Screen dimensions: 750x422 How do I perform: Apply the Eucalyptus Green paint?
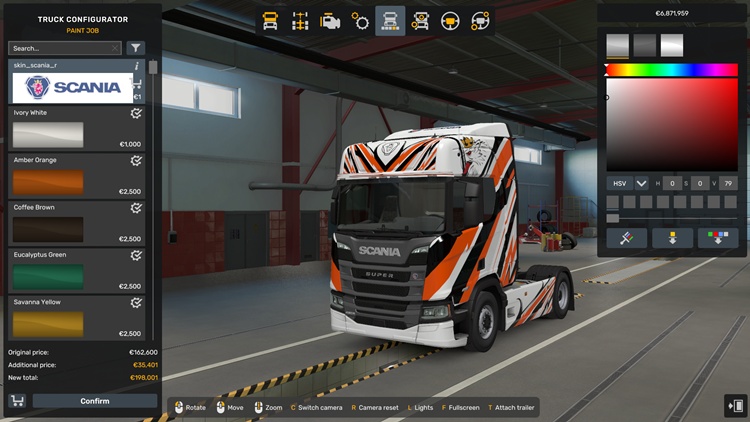coord(48,276)
